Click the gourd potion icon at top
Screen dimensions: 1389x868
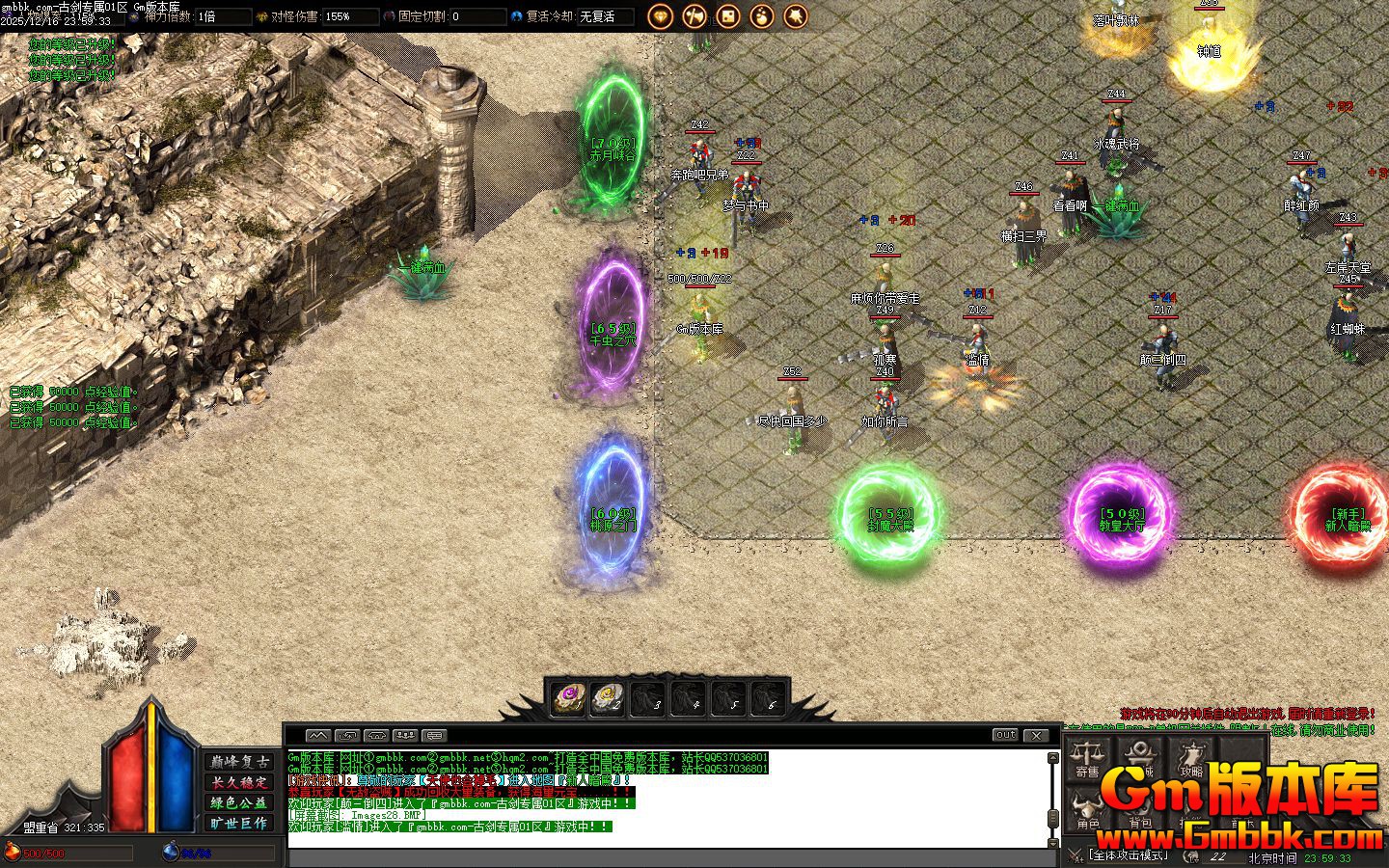coord(762,15)
